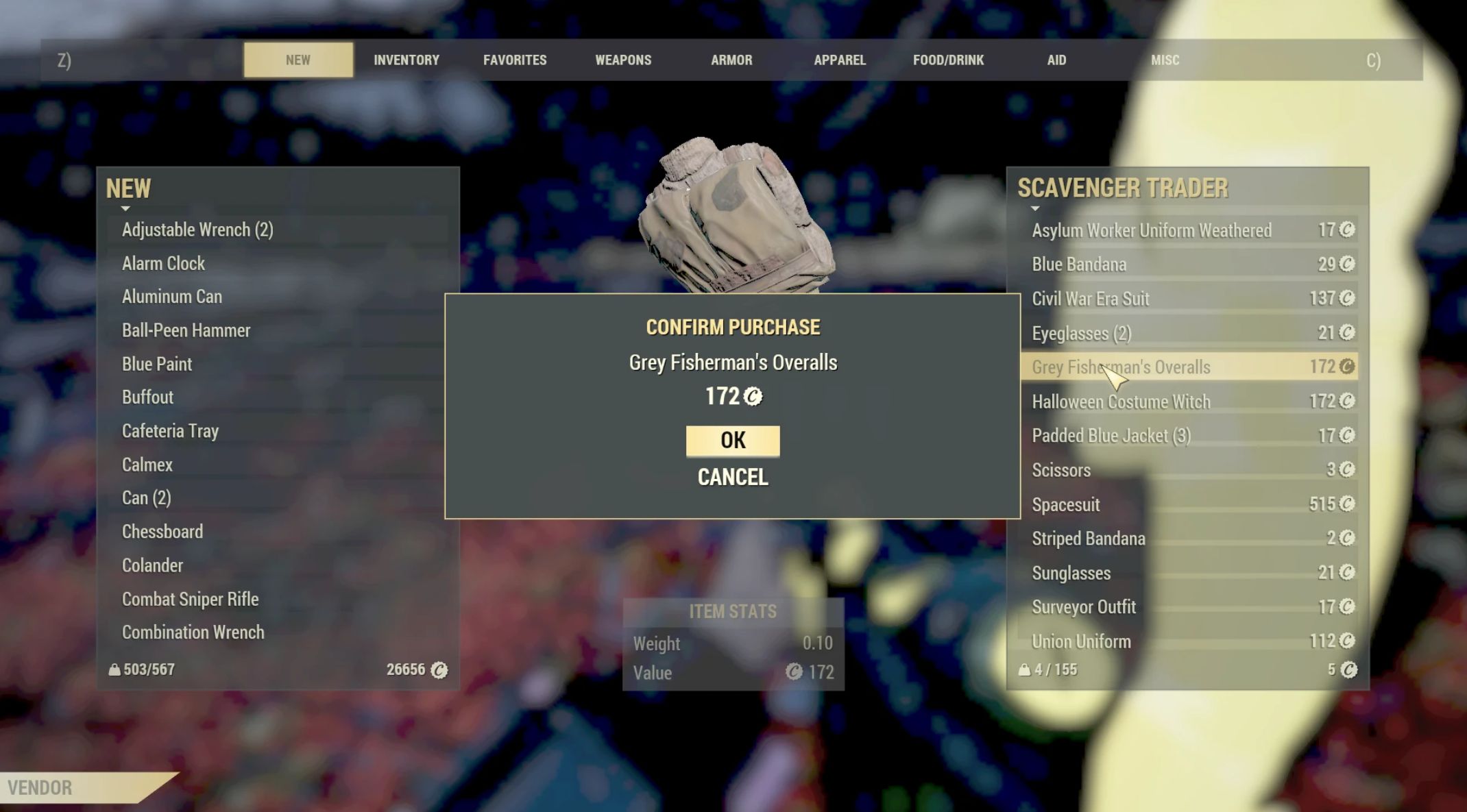View the Aid category tab

click(1056, 60)
